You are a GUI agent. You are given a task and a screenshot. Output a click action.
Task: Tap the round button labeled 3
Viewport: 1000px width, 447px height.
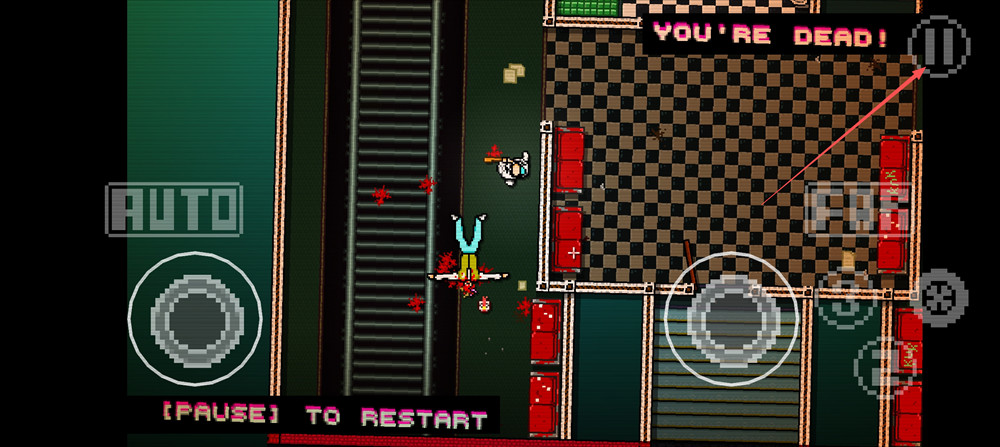845,299
